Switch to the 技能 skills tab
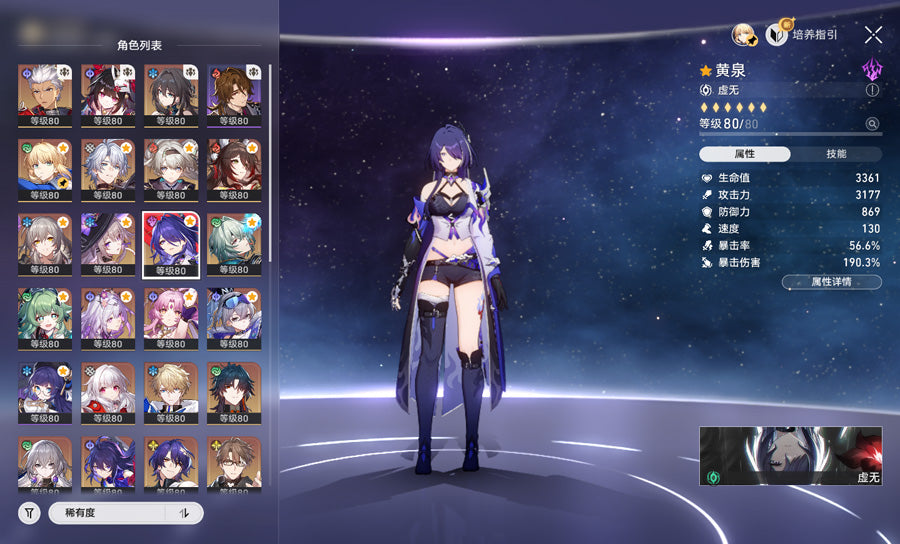Viewport: 900px width, 544px height. (x=836, y=154)
